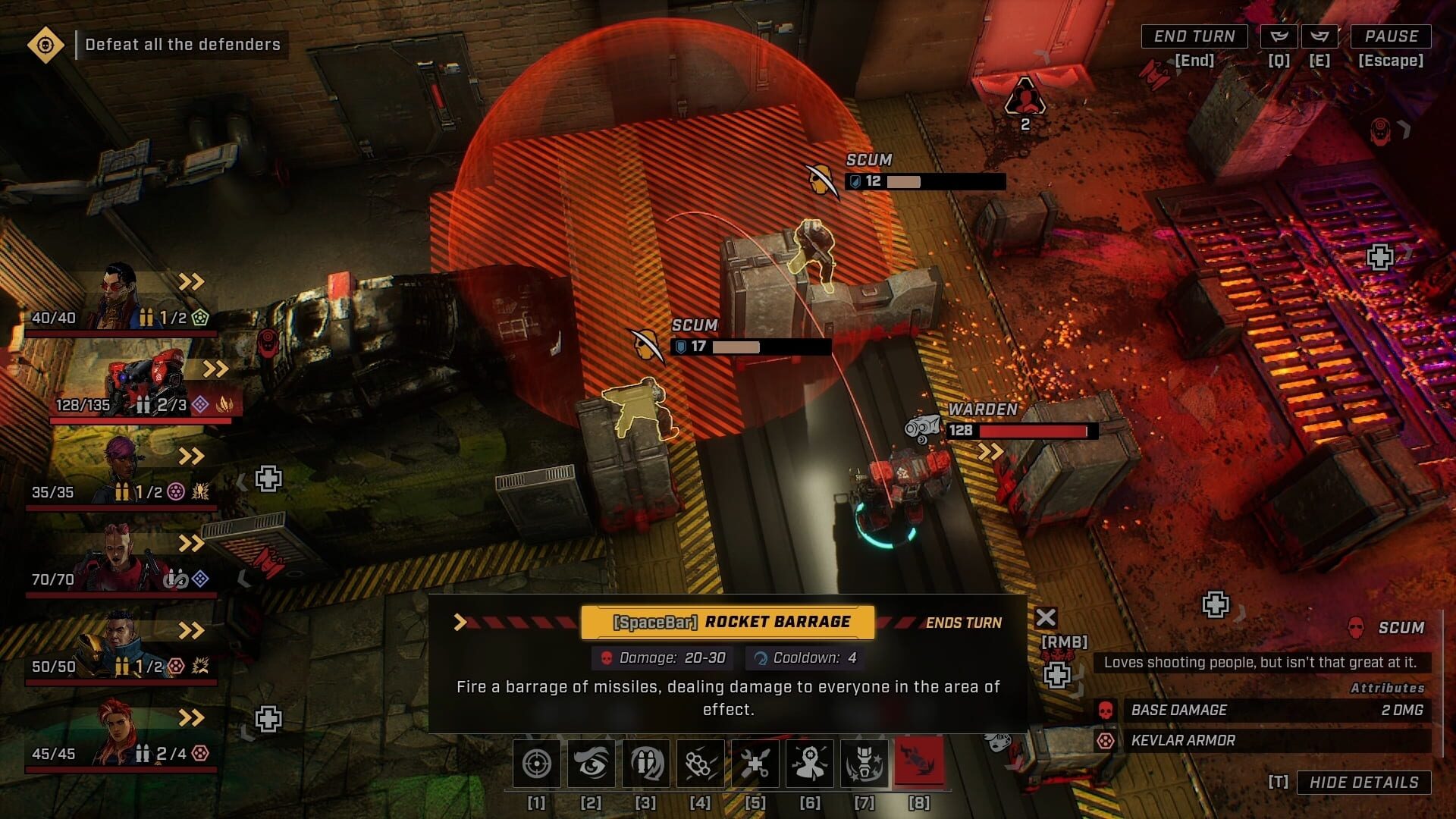The image size is (1456, 819).
Task: Open the PAUSE menu
Action: [x=1392, y=36]
